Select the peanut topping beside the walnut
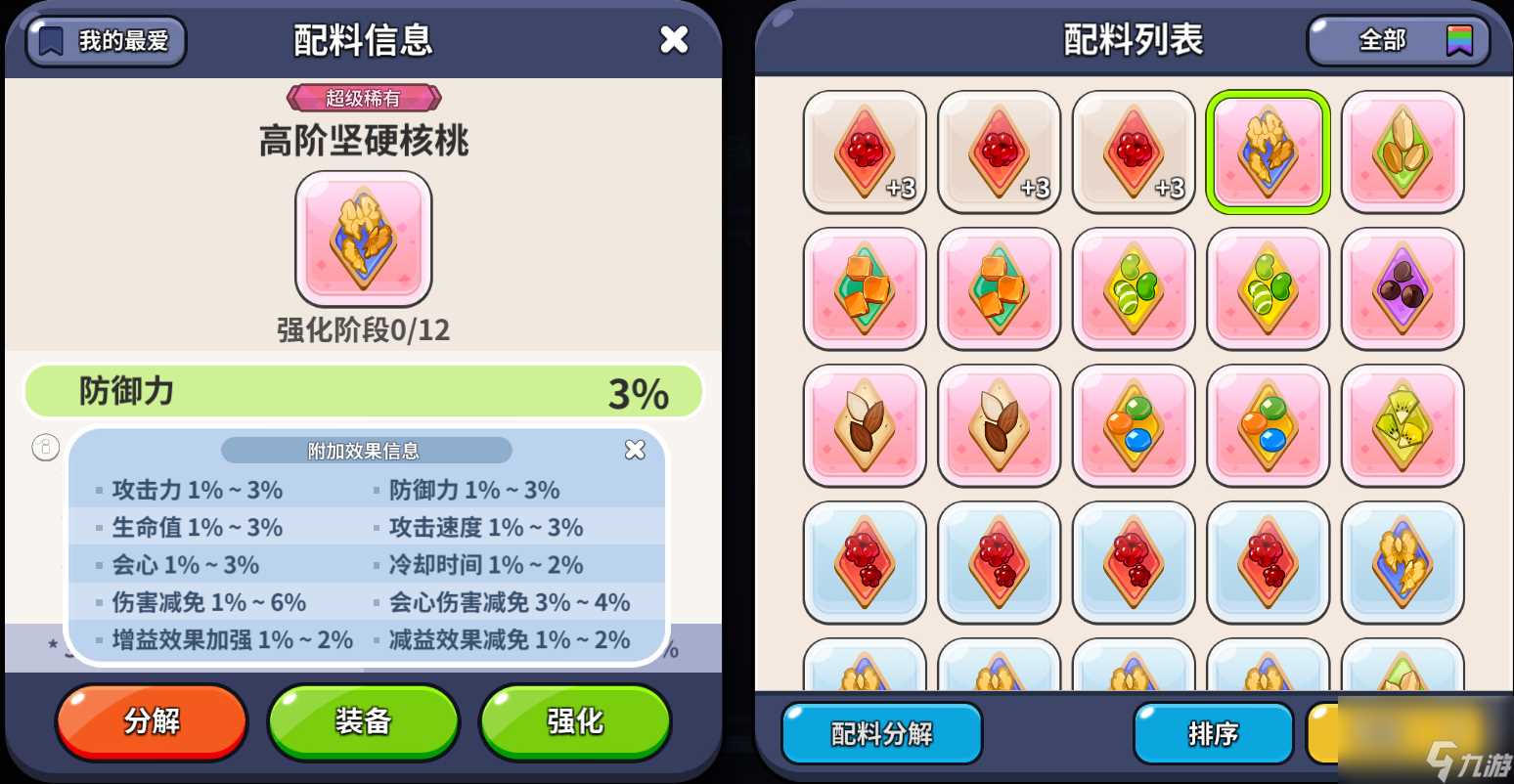The height and width of the screenshot is (784, 1514). click(x=1403, y=152)
